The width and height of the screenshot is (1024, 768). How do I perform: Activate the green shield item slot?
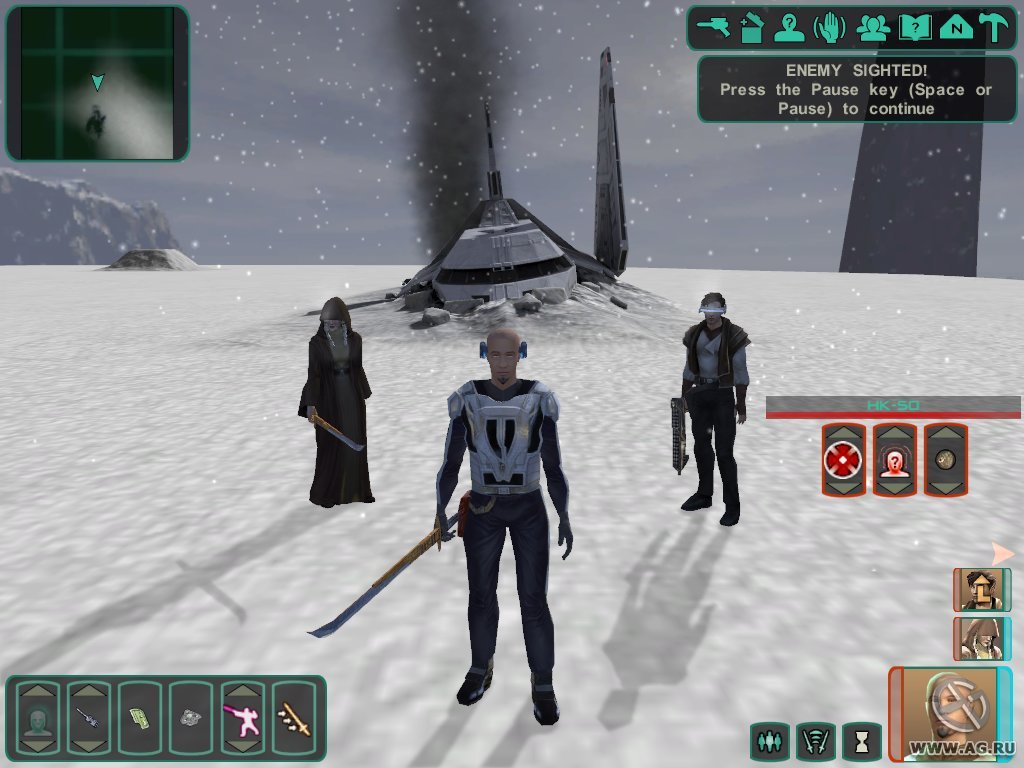tap(140, 717)
